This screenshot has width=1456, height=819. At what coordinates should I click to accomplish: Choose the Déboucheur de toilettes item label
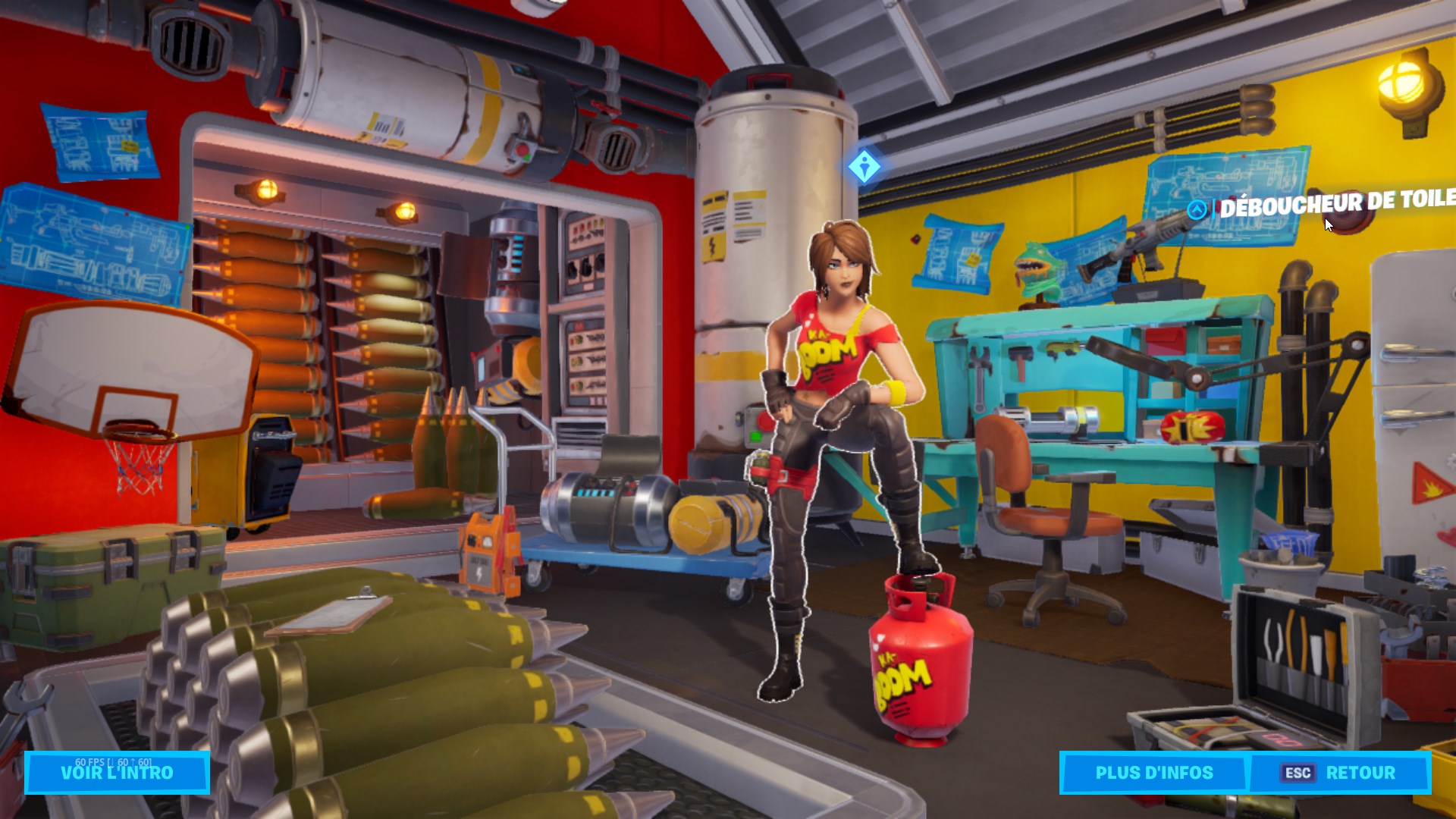pos(1335,202)
